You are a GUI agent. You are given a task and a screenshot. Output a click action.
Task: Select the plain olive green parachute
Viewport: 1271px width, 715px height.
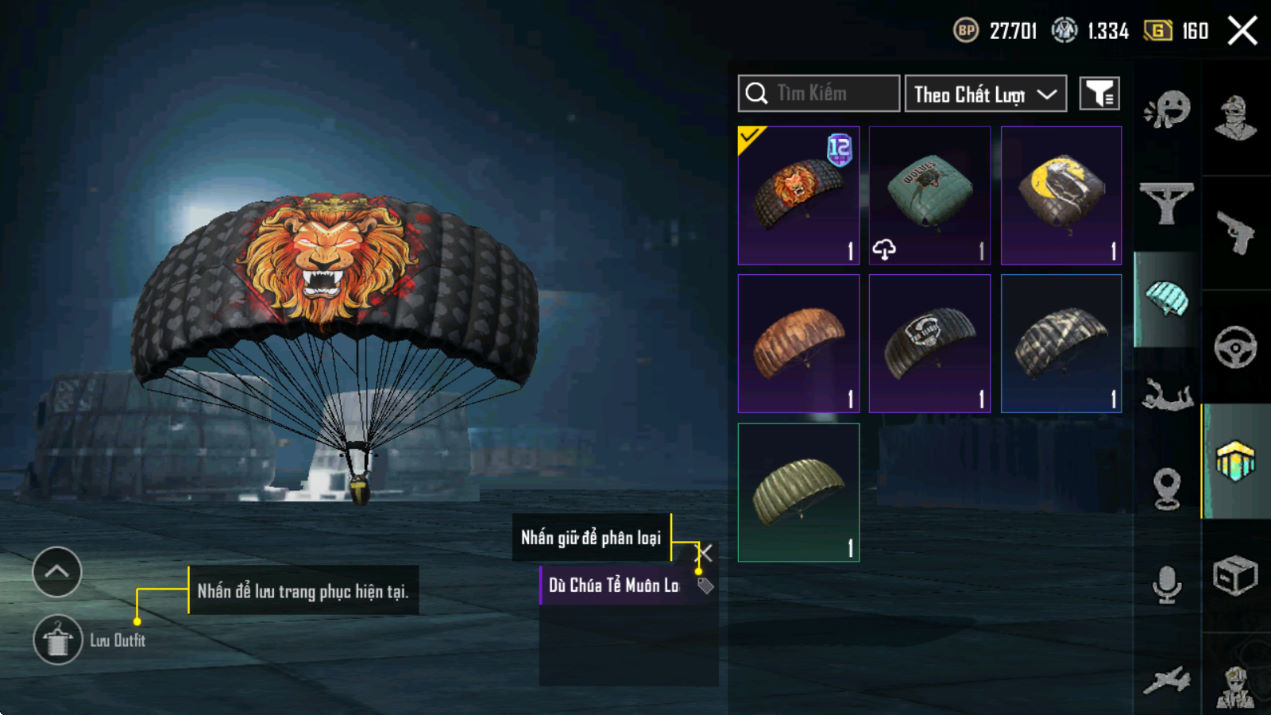pyautogui.click(x=798, y=492)
